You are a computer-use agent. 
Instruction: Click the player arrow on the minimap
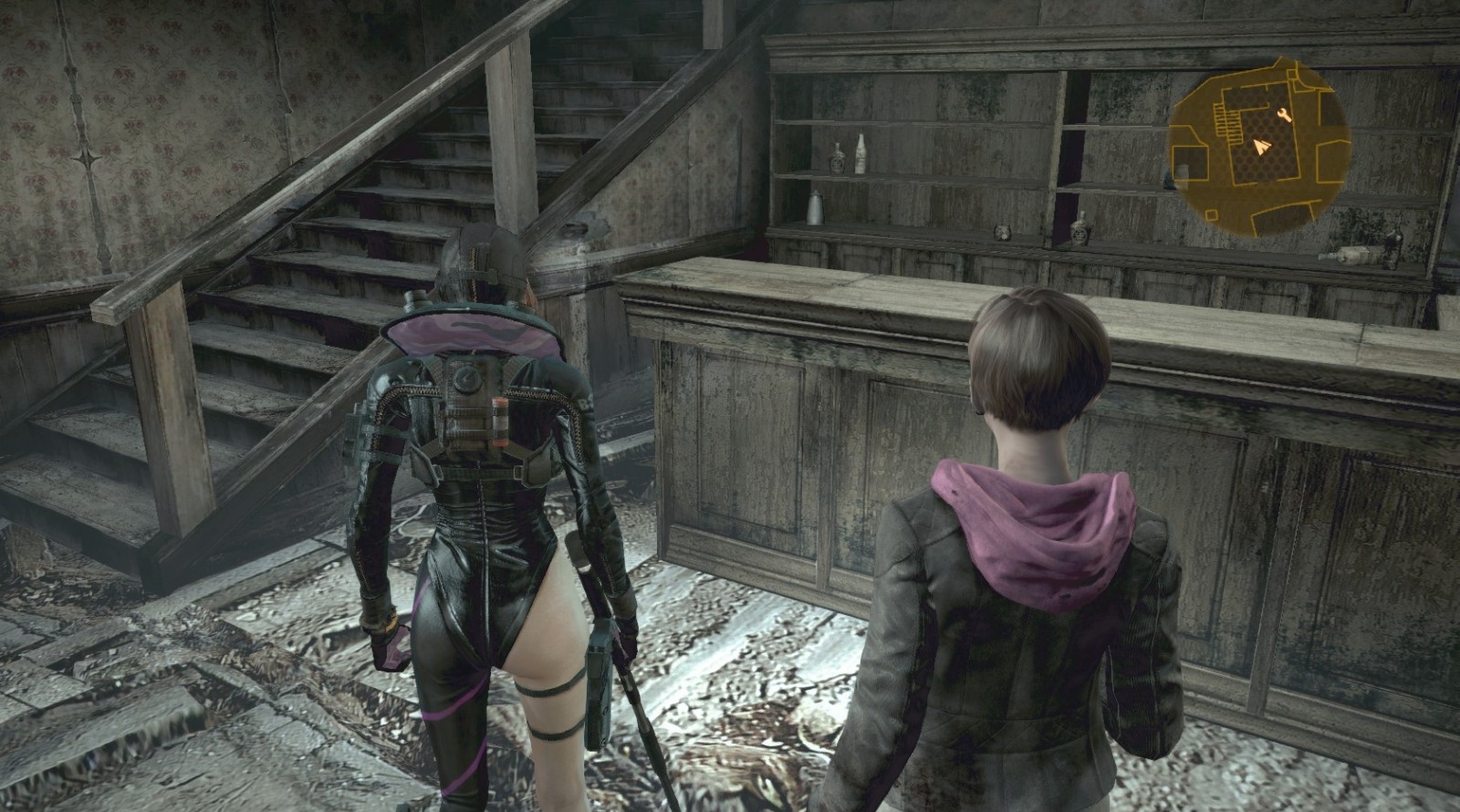1263,146
